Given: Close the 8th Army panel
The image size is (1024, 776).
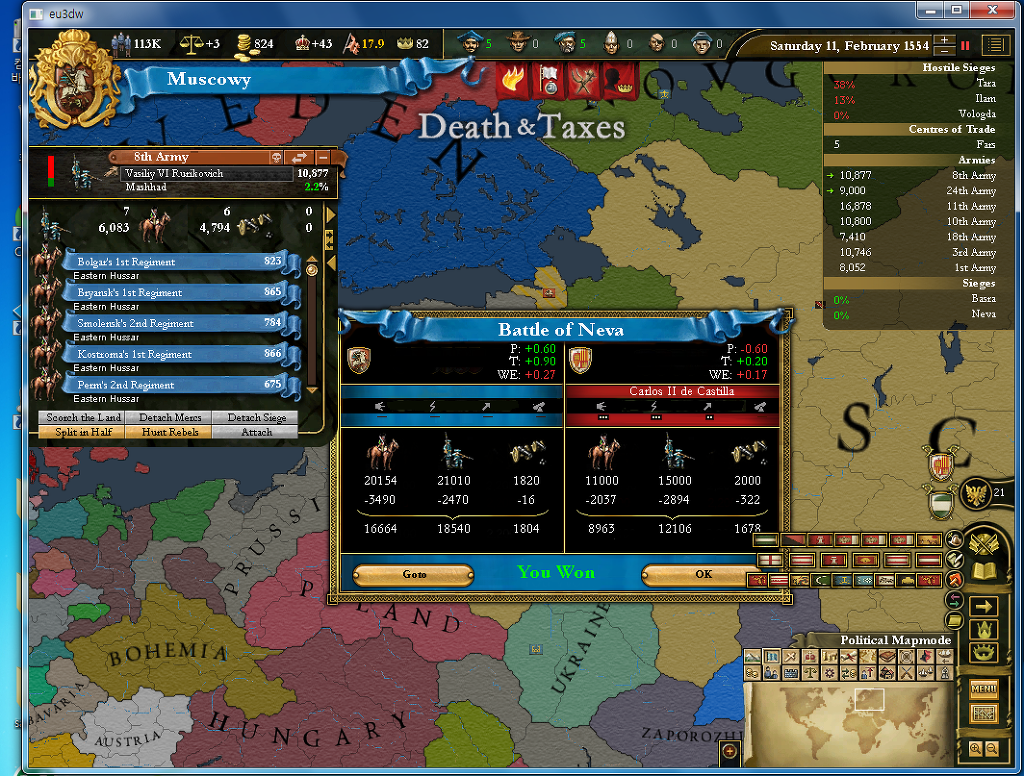Looking at the screenshot, I should pyautogui.click(x=323, y=157).
